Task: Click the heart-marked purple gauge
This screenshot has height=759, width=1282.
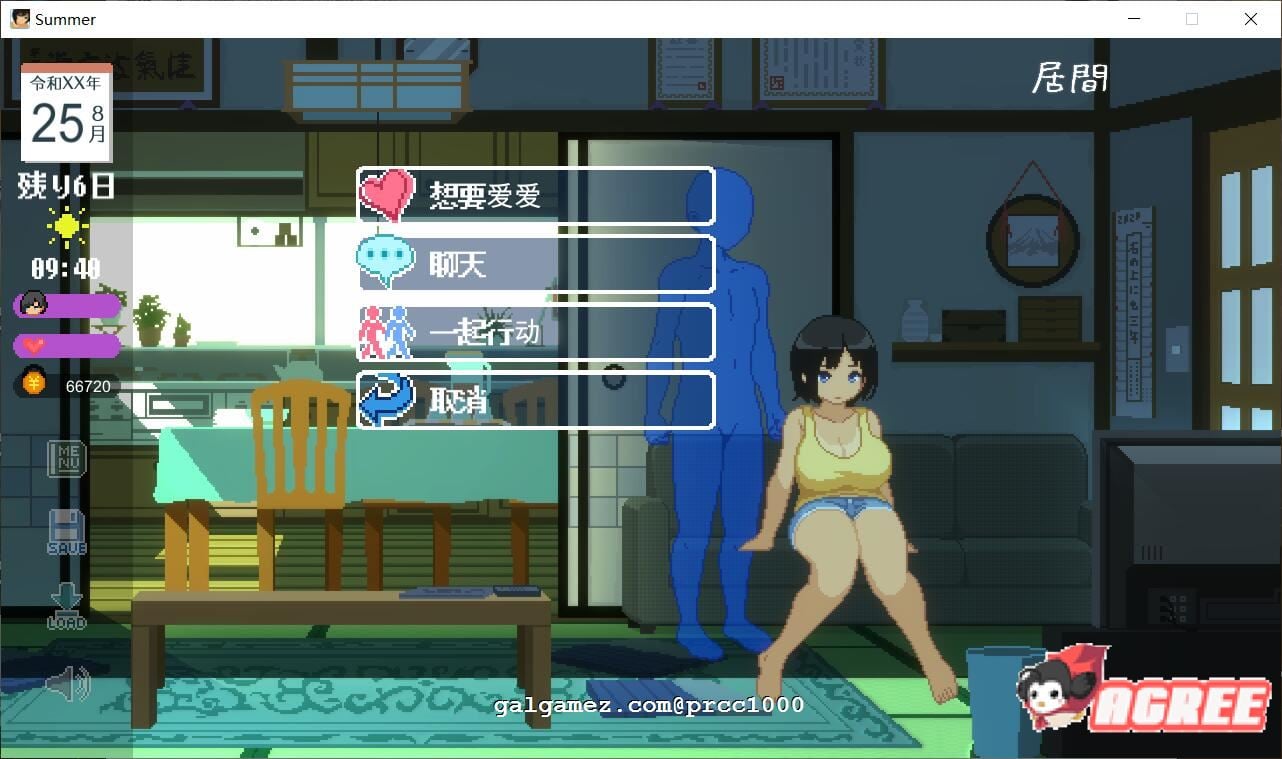Action: point(75,345)
